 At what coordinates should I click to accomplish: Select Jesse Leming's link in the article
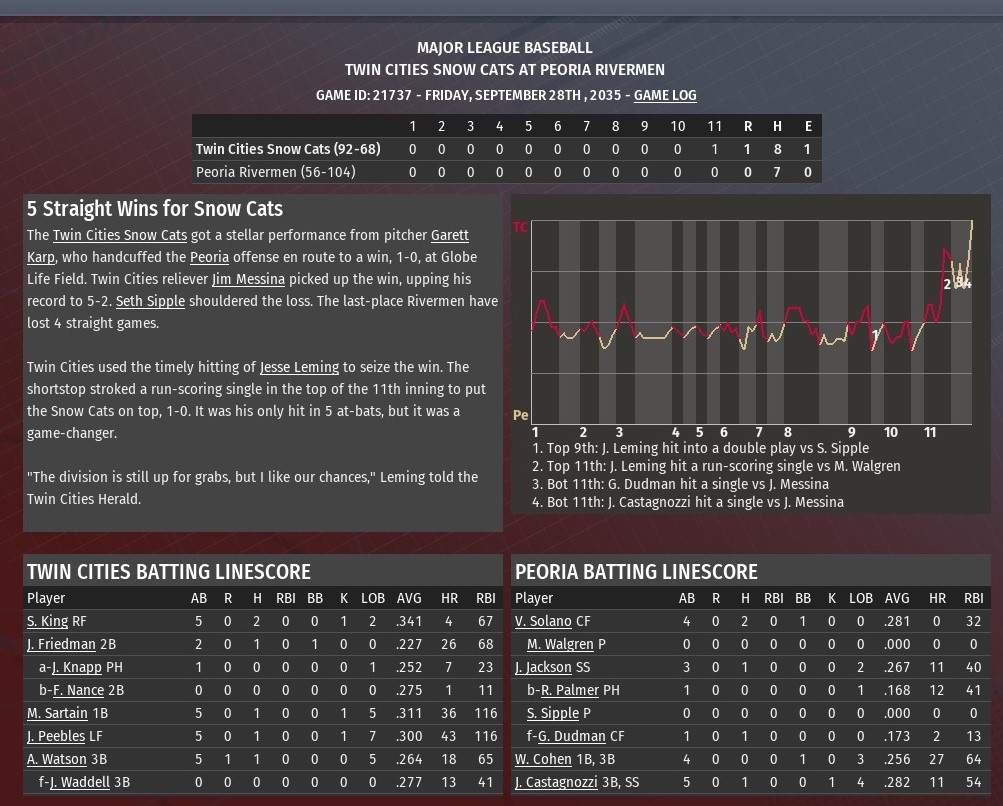point(299,367)
